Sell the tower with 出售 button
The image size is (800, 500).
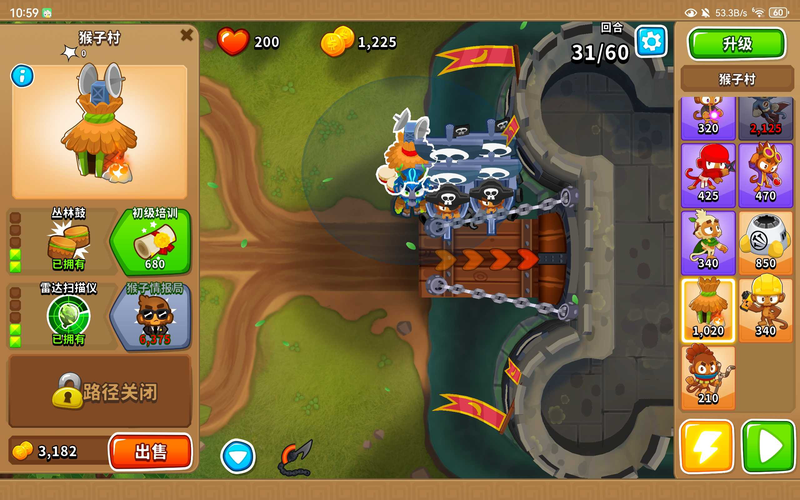(150, 451)
